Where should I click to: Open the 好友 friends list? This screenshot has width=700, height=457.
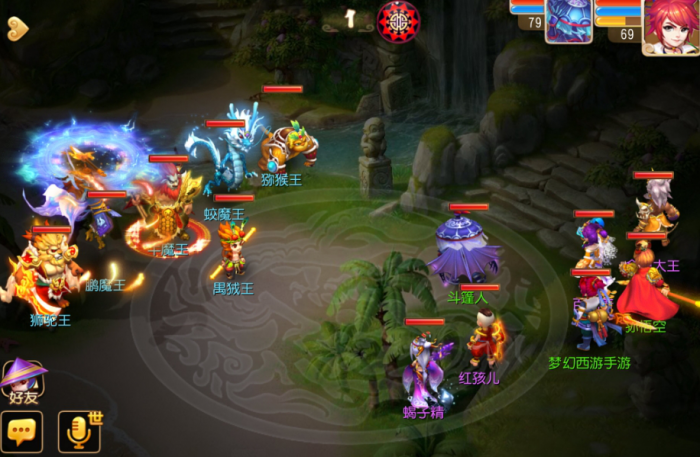(x=23, y=382)
